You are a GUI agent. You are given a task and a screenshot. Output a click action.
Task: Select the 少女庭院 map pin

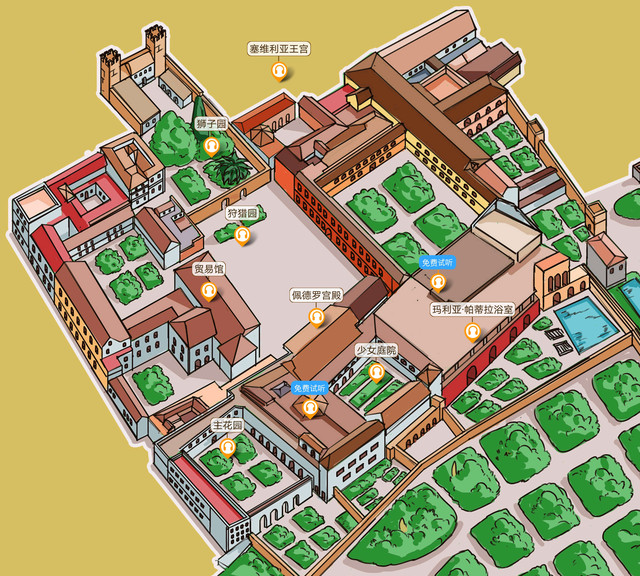pos(376,373)
